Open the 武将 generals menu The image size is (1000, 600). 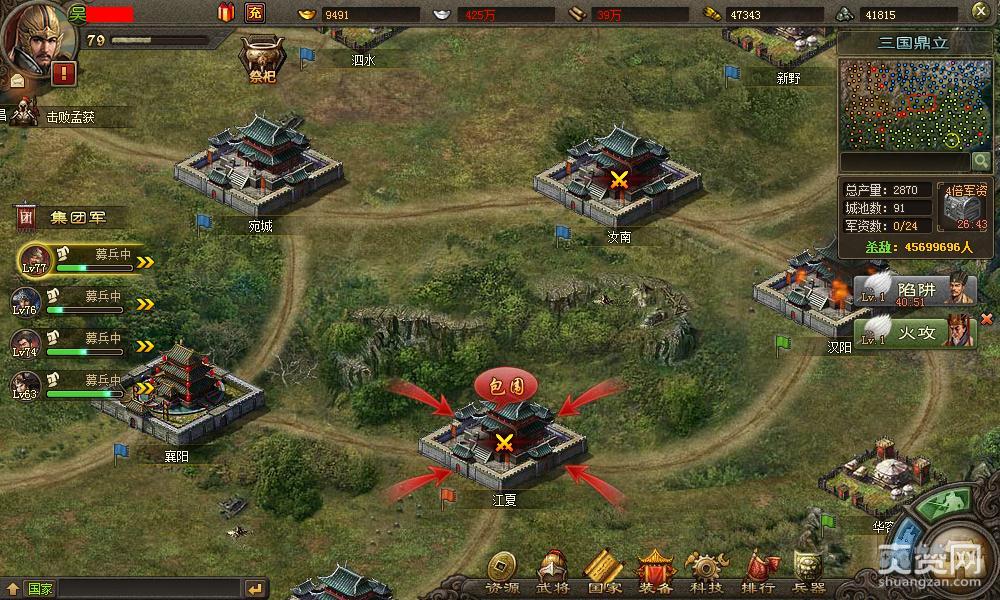(553, 573)
